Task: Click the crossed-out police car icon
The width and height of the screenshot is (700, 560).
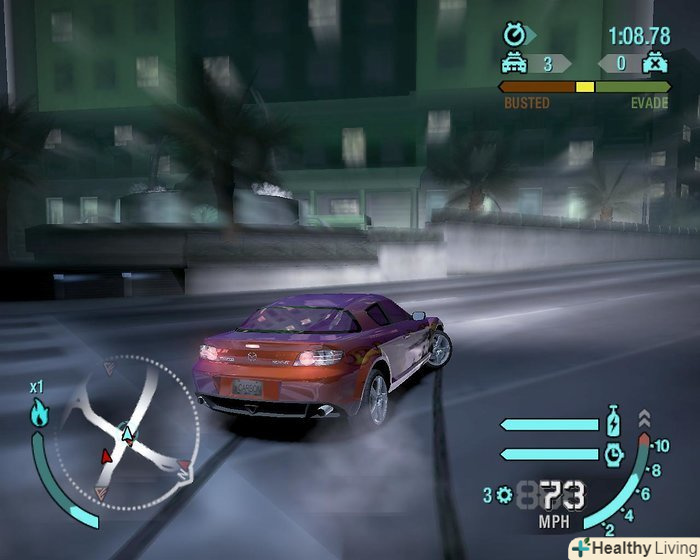Action: coord(655,65)
